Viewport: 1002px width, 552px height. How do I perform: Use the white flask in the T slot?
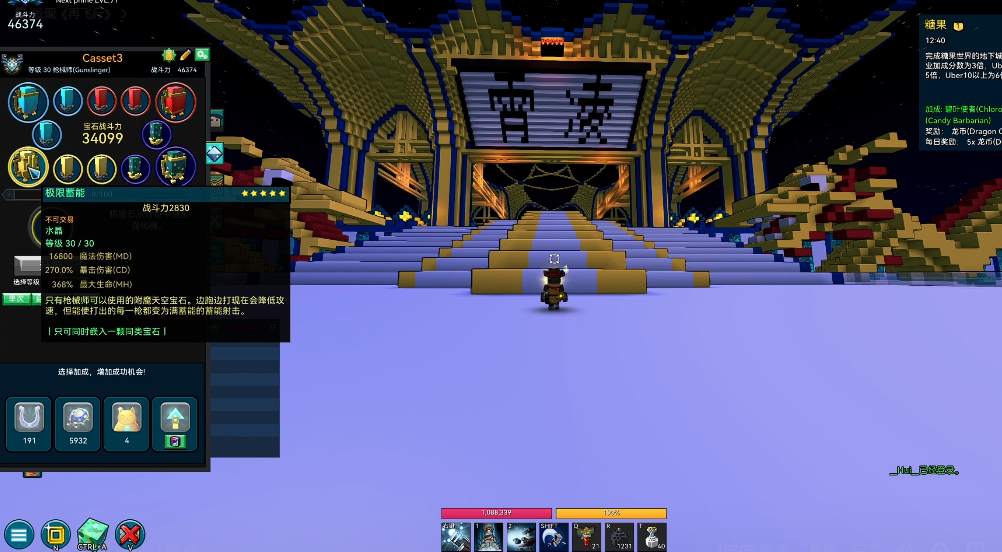click(x=653, y=537)
